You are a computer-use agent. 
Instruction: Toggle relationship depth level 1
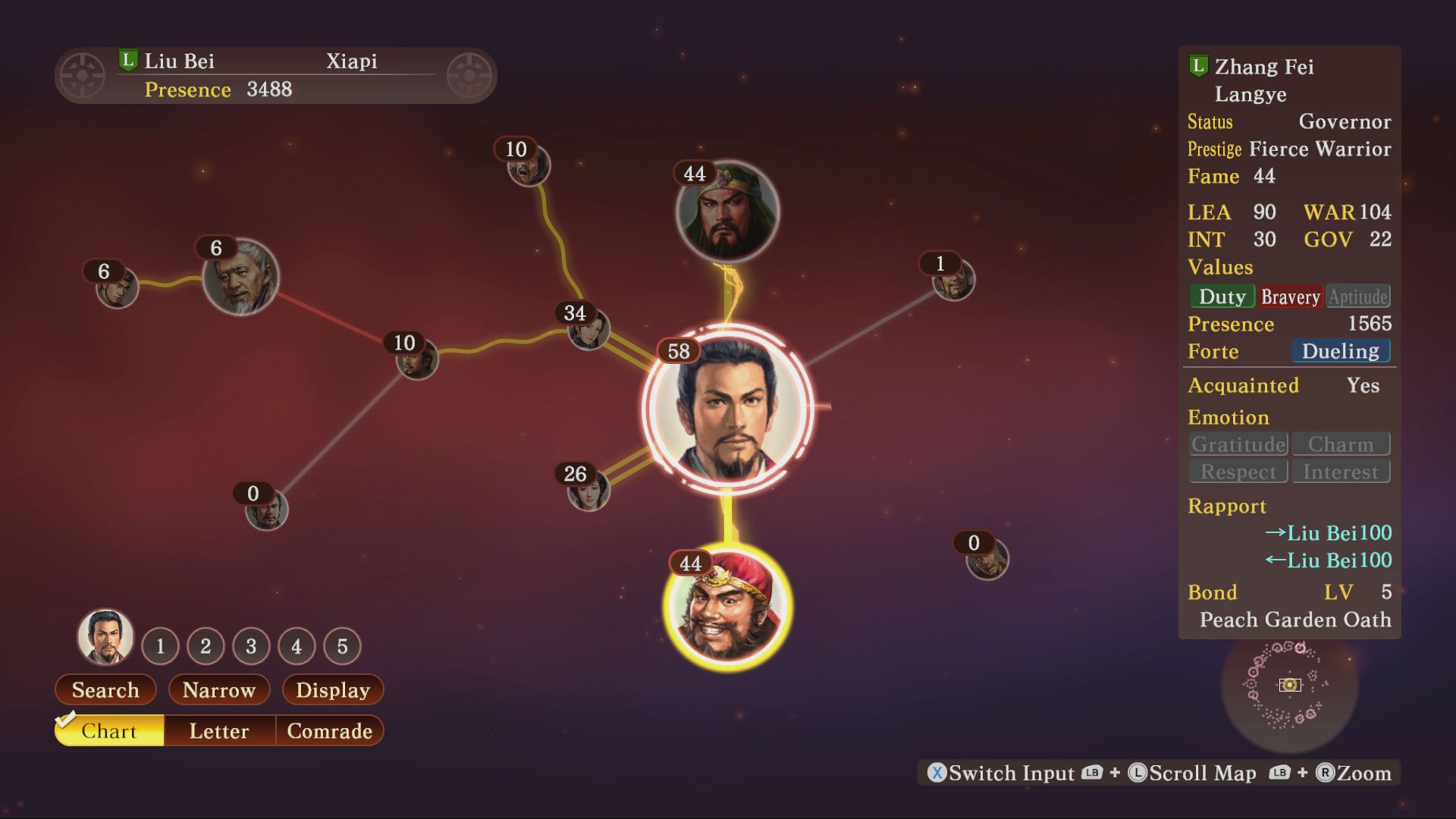(x=160, y=646)
